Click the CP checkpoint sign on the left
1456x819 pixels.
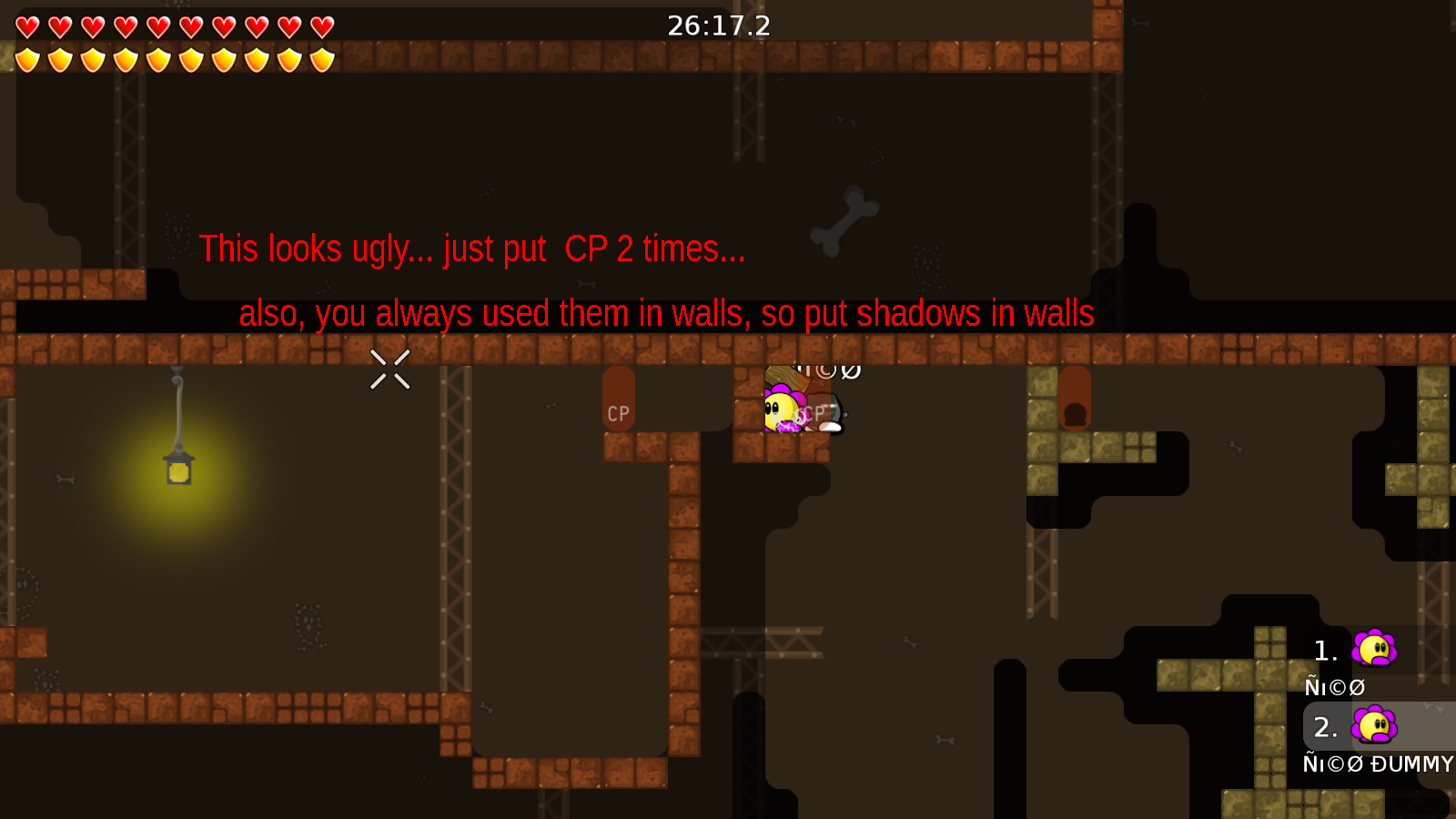pos(619,412)
